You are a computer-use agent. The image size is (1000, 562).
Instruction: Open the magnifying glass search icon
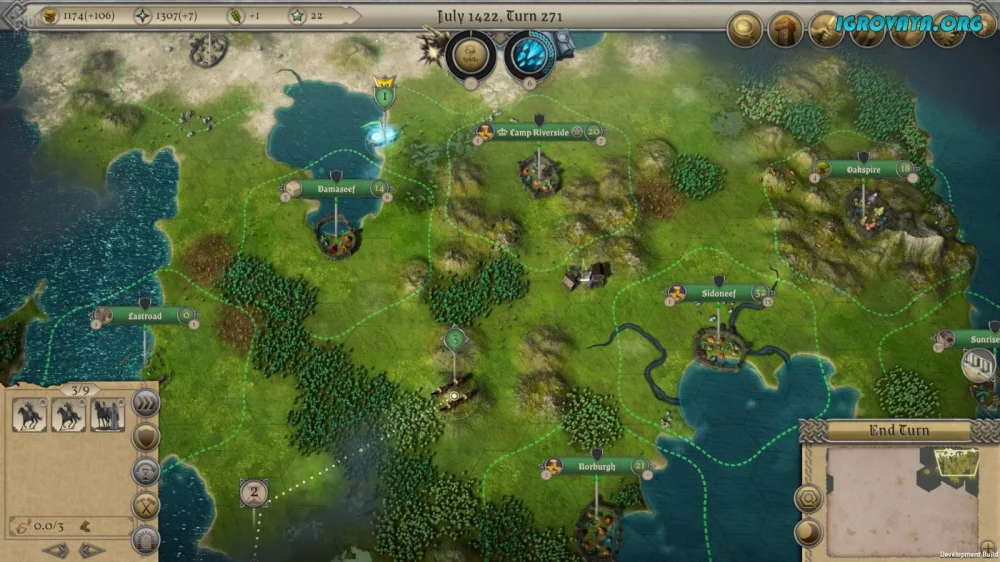tap(745, 29)
